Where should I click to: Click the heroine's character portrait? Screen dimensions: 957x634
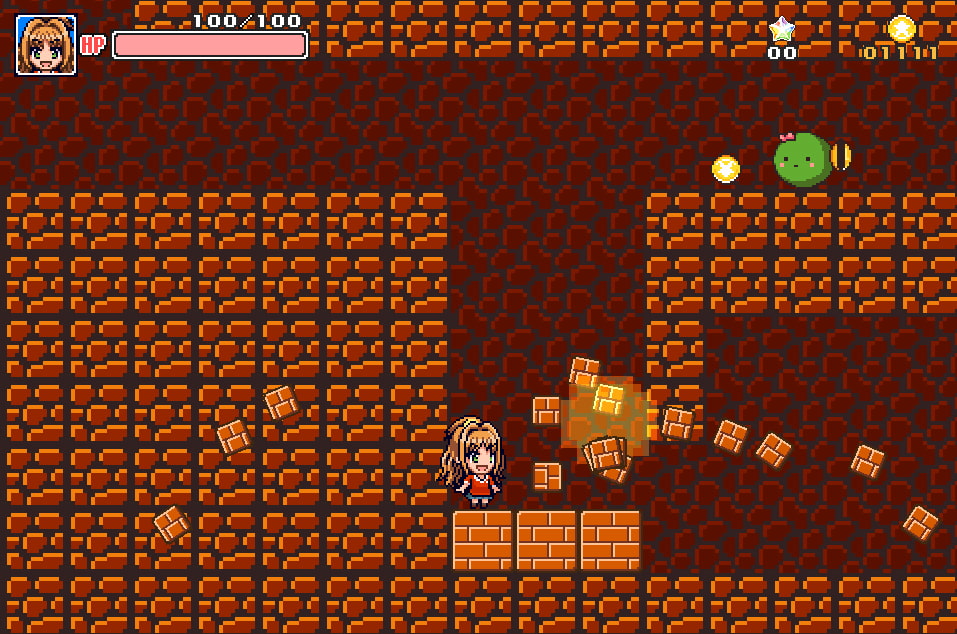click(46, 45)
